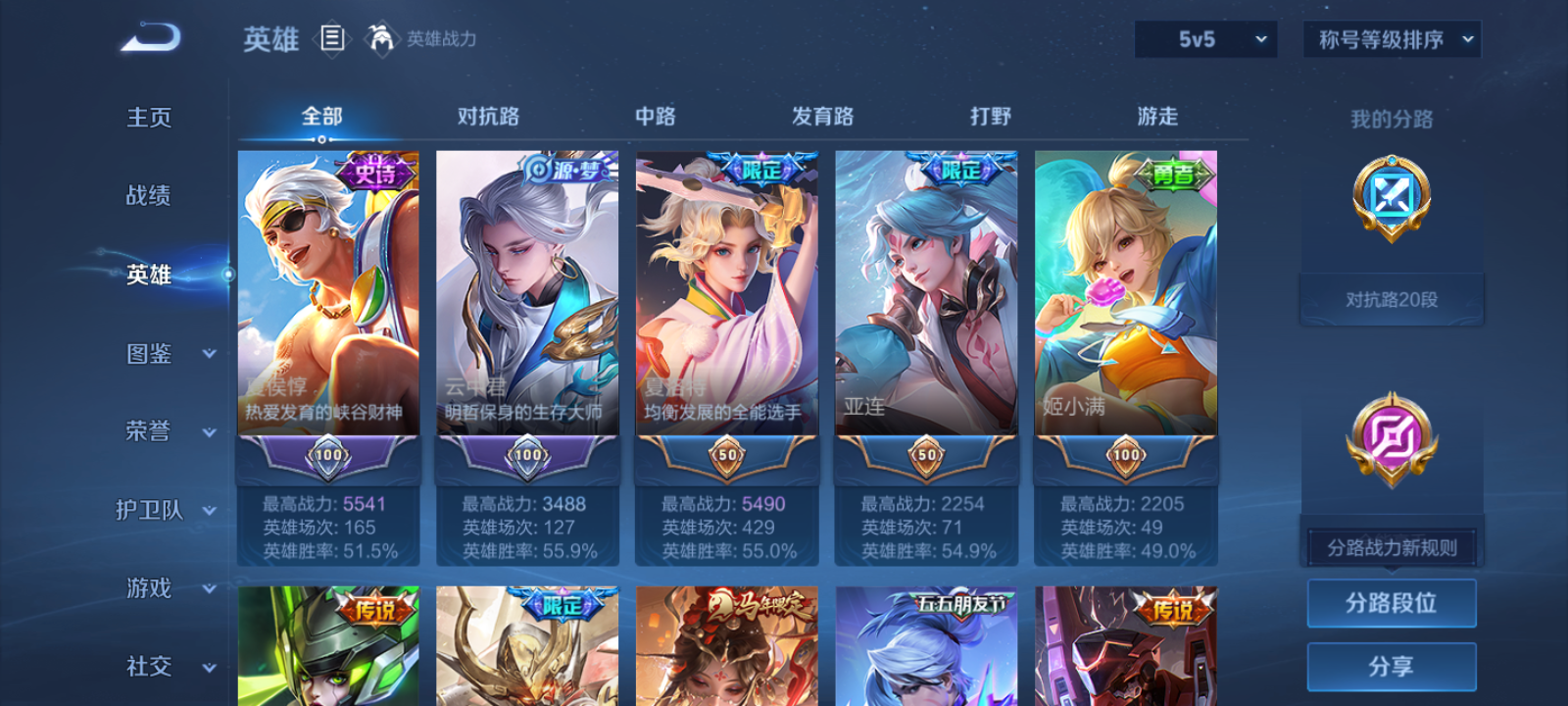This screenshot has width=1568, height=706.
Task: Select the 亚连 hero card
Action: coord(925,314)
